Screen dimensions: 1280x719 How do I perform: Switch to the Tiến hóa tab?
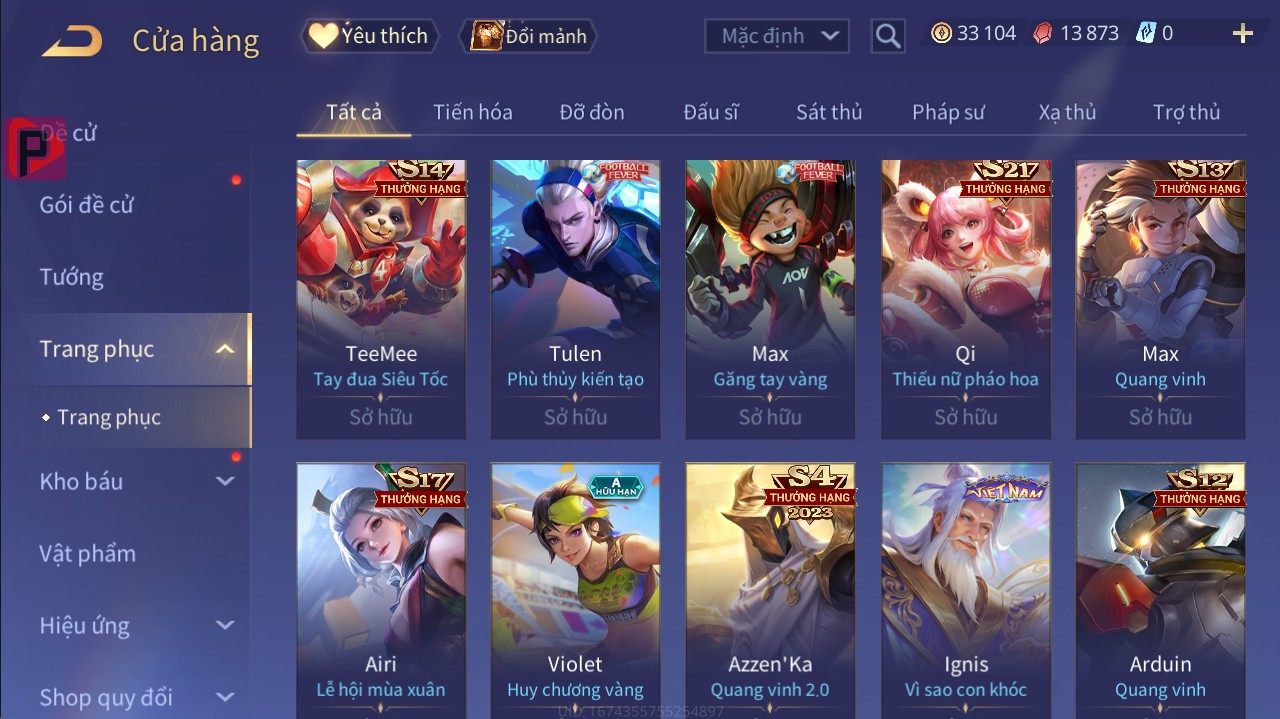tap(472, 112)
